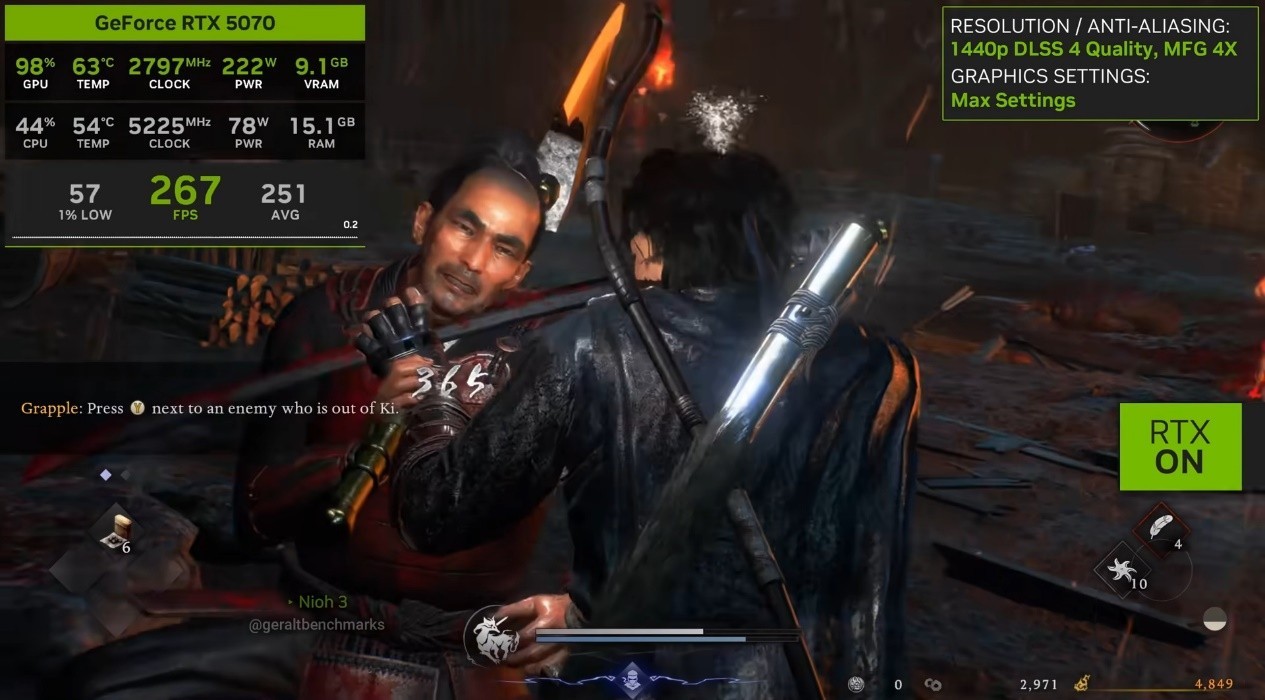Screen dimensions: 1265x700
Task: Open the @geraltbenchmarks channel watermark
Action: (316, 625)
